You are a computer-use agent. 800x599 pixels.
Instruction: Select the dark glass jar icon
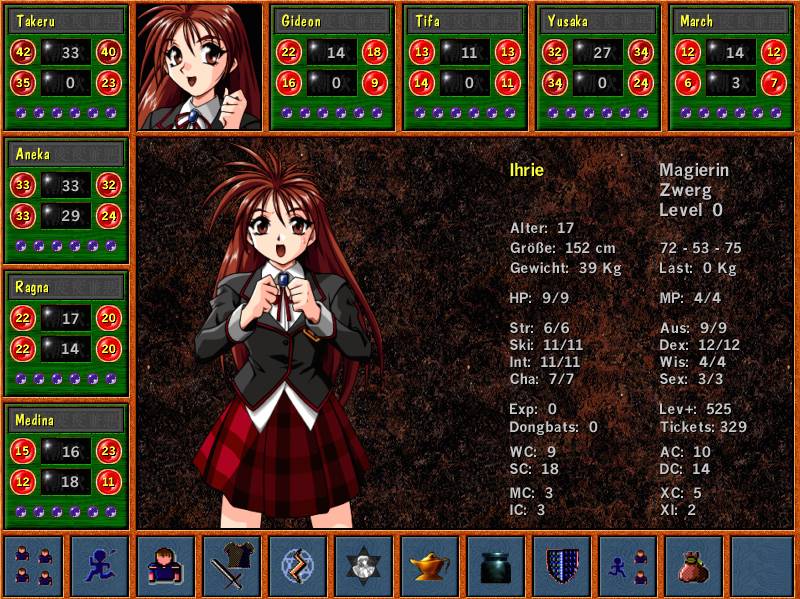[x=496, y=566]
